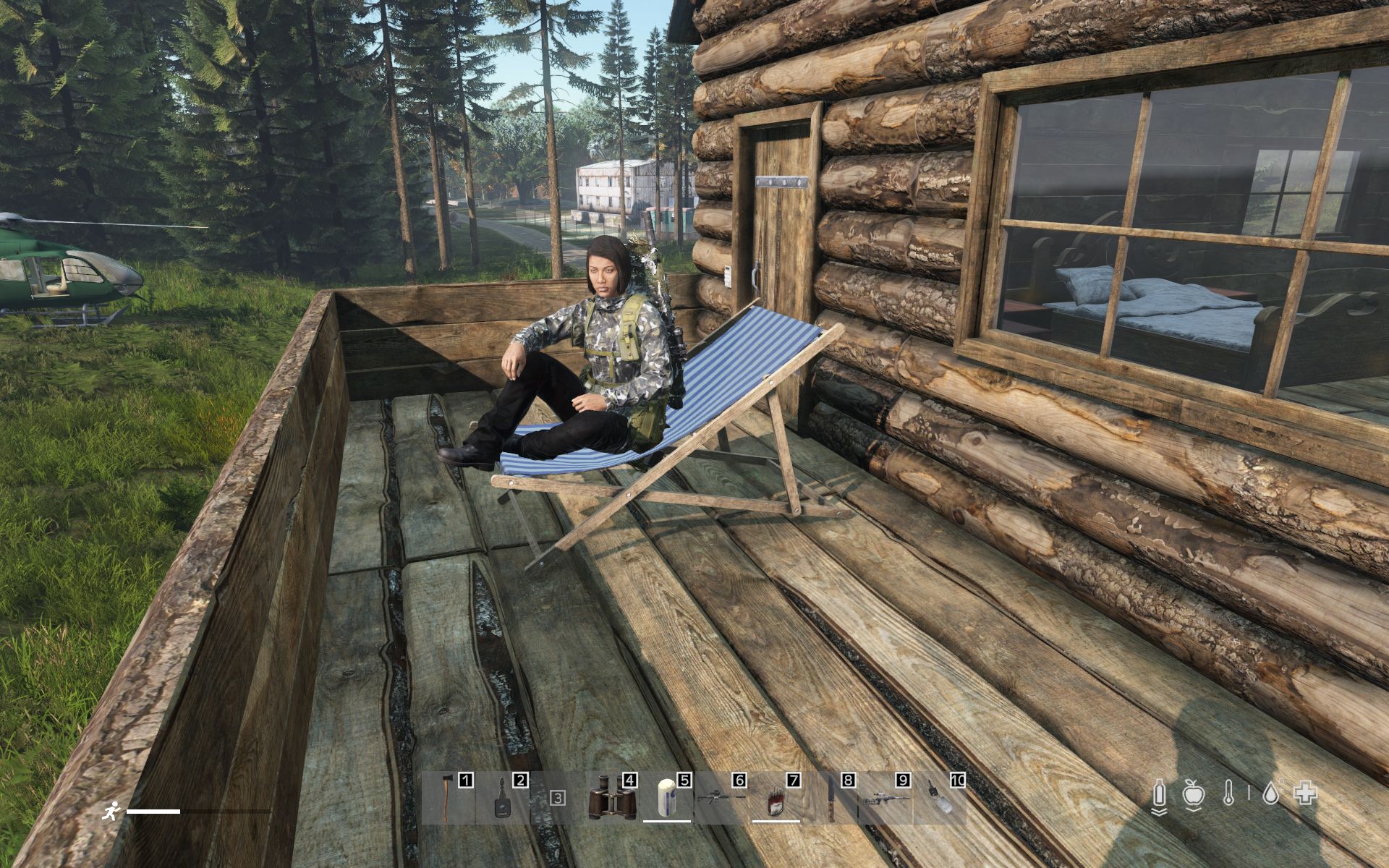The height and width of the screenshot is (868, 1389).
Task: Choose the dark key fob in slot 2
Action: (502, 799)
